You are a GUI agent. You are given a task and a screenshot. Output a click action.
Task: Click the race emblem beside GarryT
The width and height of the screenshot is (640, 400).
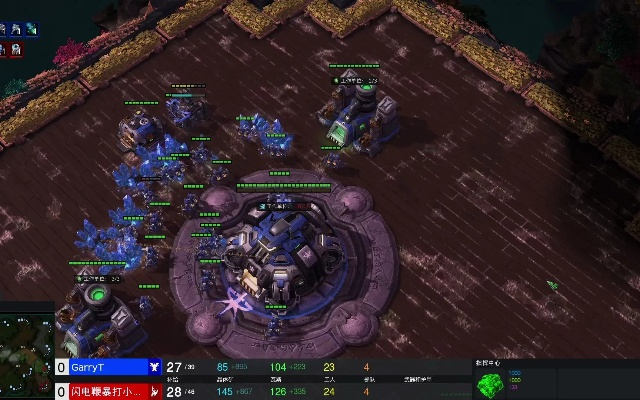(x=155, y=368)
